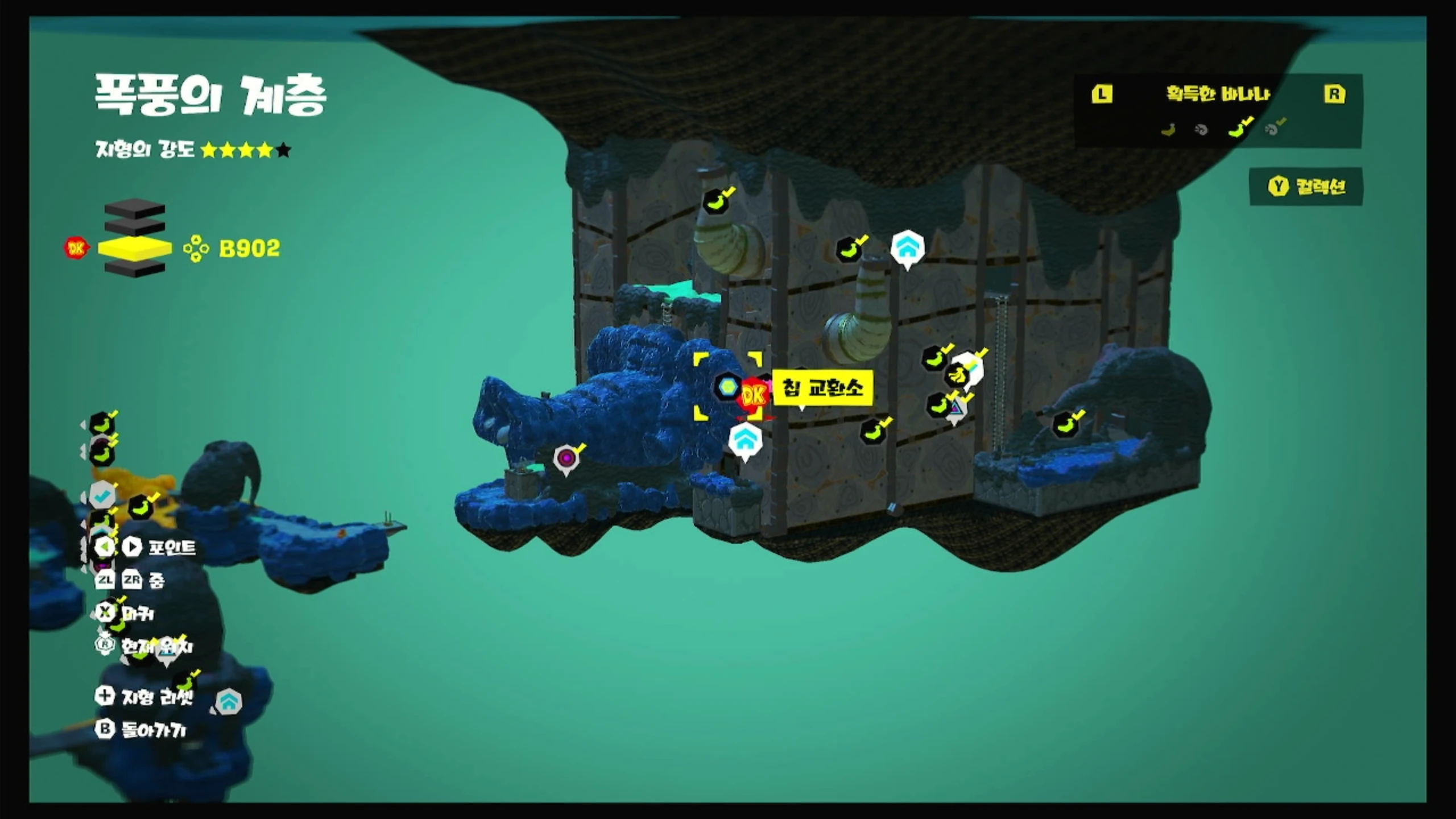Select the 칩 교환소 map label
This screenshot has height=819, width=1456.
pyautogui.click(x=822, y=388)
